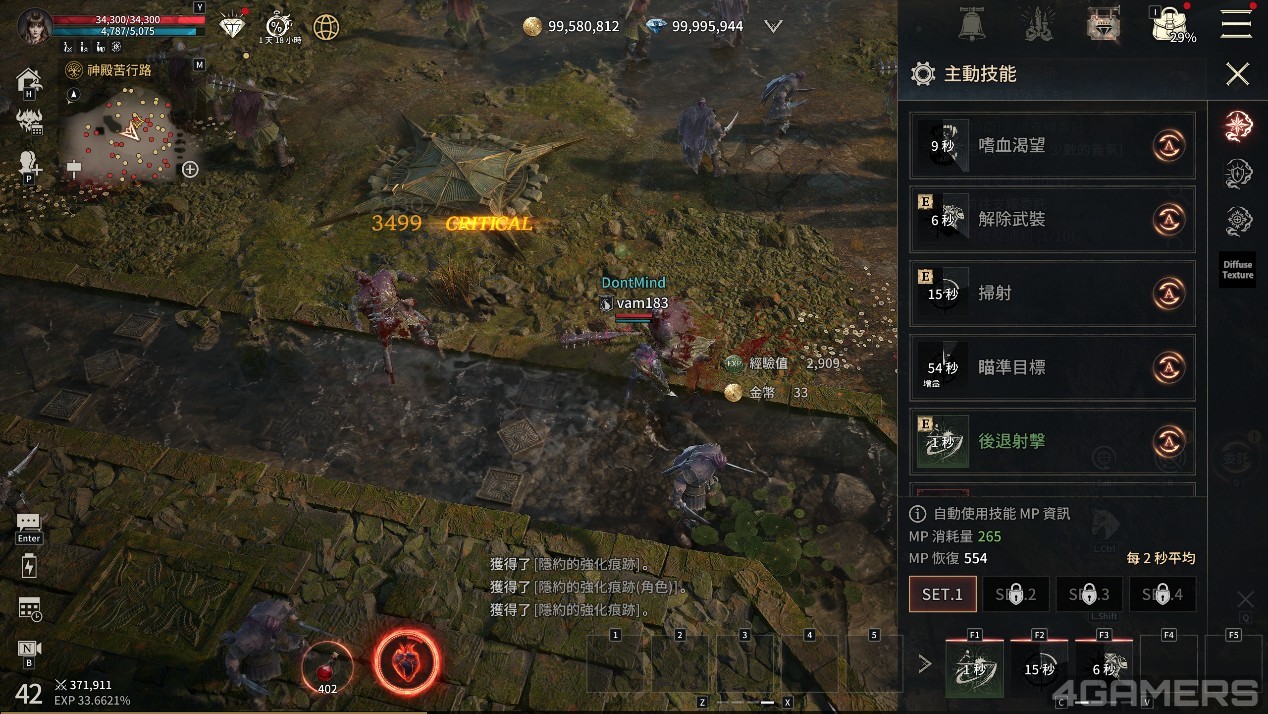1268x714 pixels.
Task: Activate the glowing red heart ability
Action: pos(407,662)
